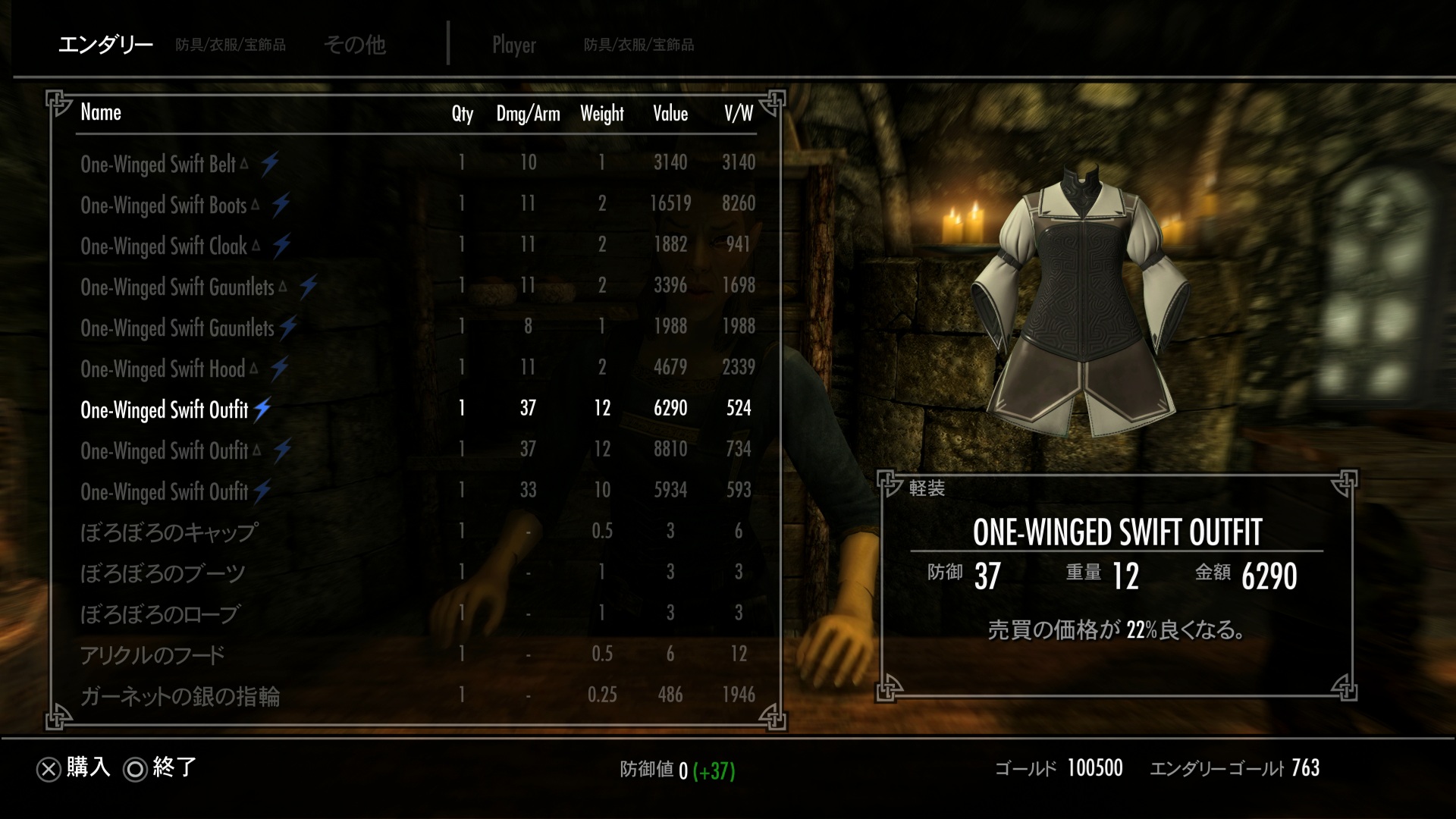Choose One-Winged Swift Boots from the list
Image resolution: width=1456 pixels, height=819 pixels.
coord(164,205)
